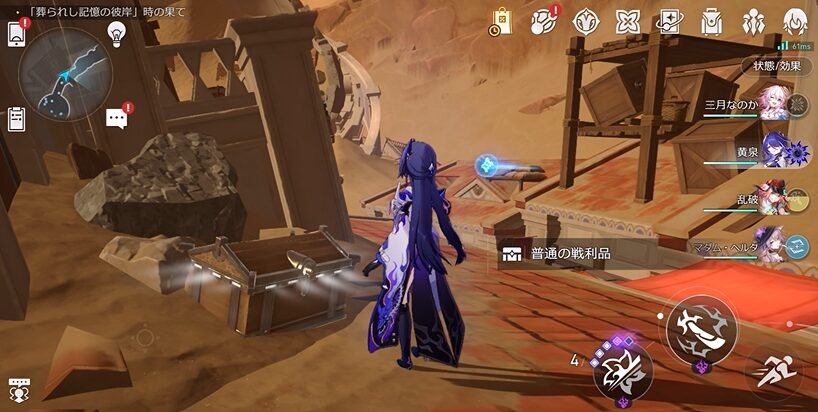
Task: Open the shopping bag store icon
Action: coord(501,21)
